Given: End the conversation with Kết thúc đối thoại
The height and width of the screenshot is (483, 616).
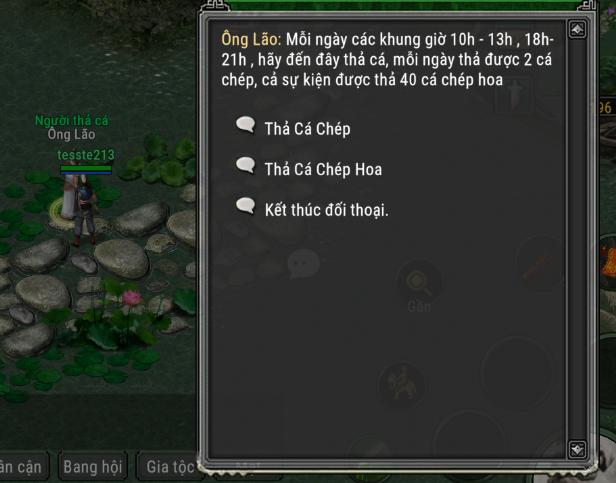Looking at the screenshot, I should [325, 210].
